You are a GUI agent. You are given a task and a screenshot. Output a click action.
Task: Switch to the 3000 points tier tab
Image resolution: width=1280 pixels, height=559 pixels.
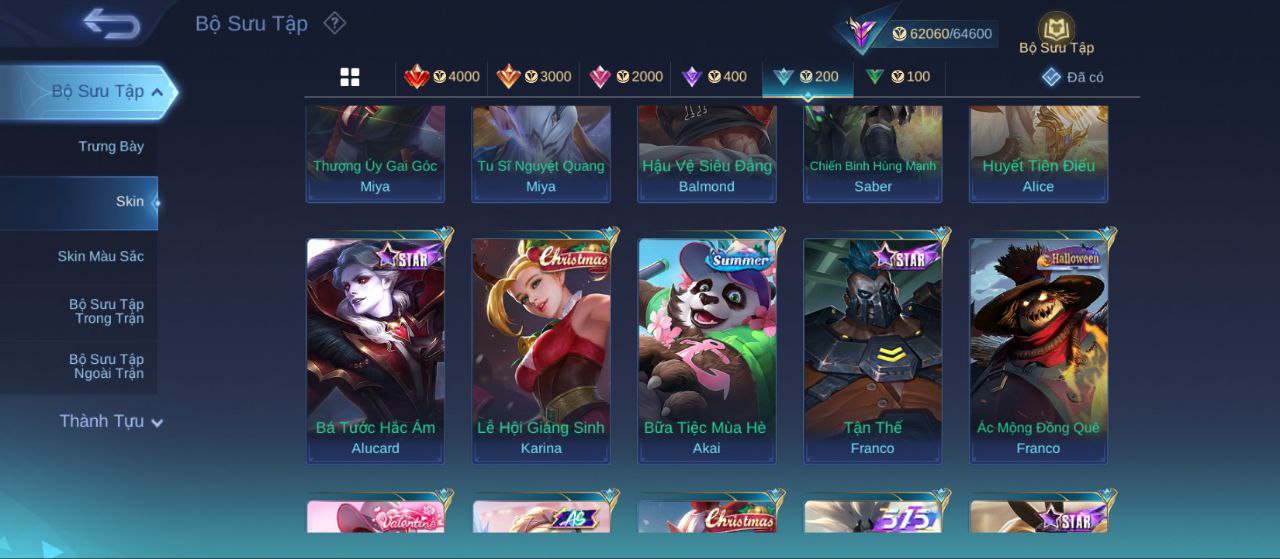533,77
